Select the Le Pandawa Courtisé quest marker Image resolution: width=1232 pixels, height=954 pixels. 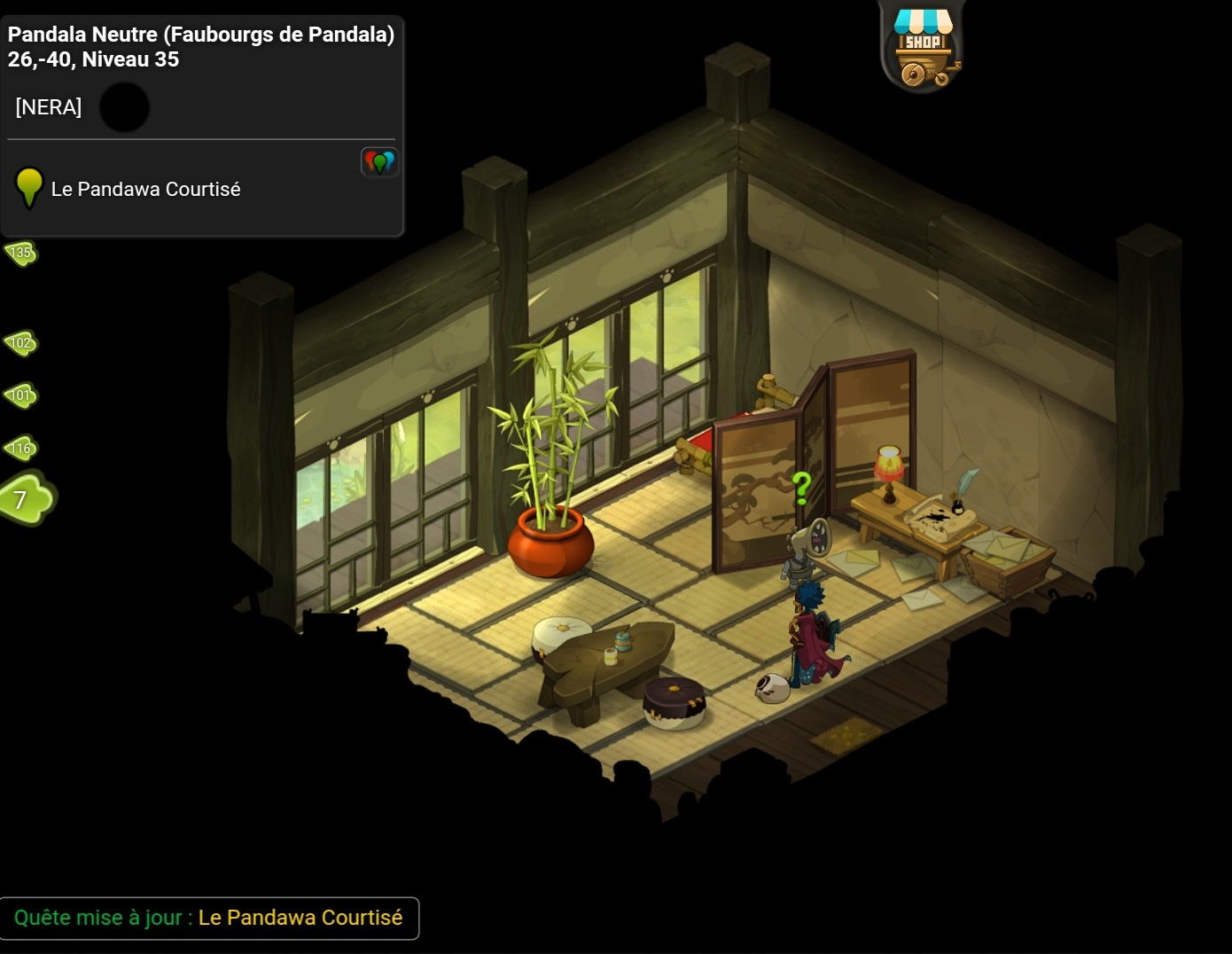pyautogui.click(x=29, y=187)
